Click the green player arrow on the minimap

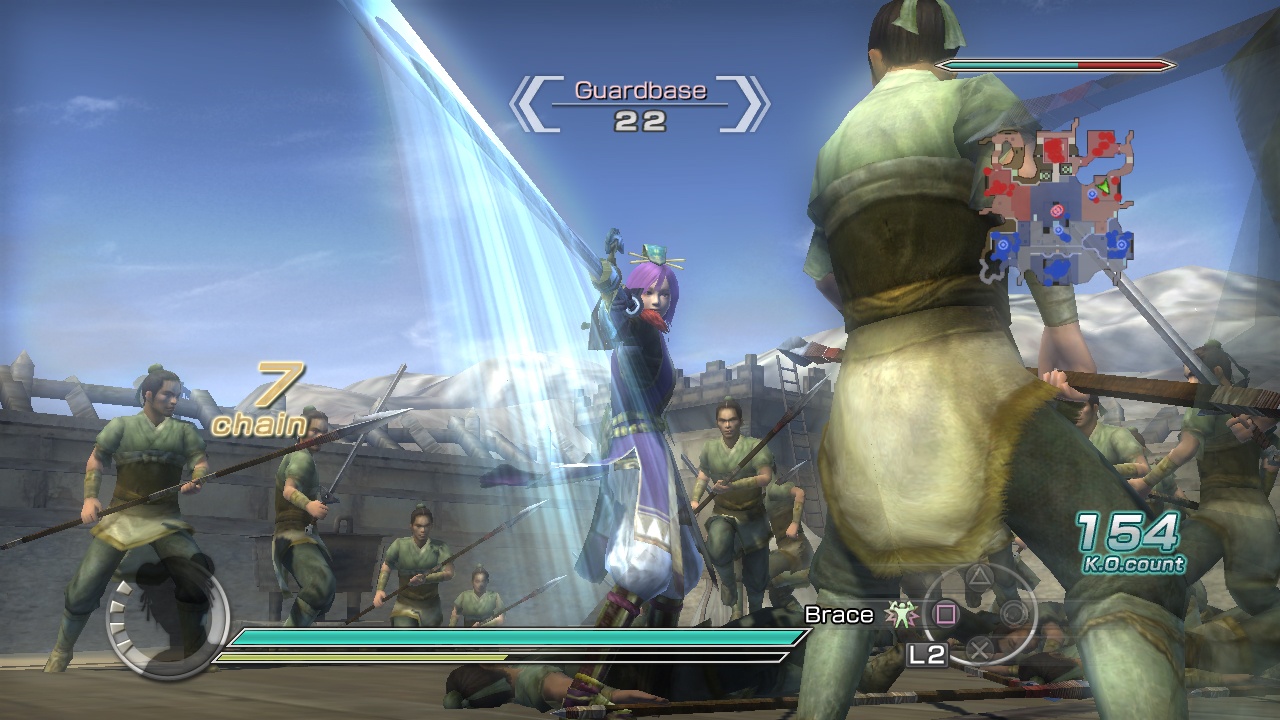1103,187
